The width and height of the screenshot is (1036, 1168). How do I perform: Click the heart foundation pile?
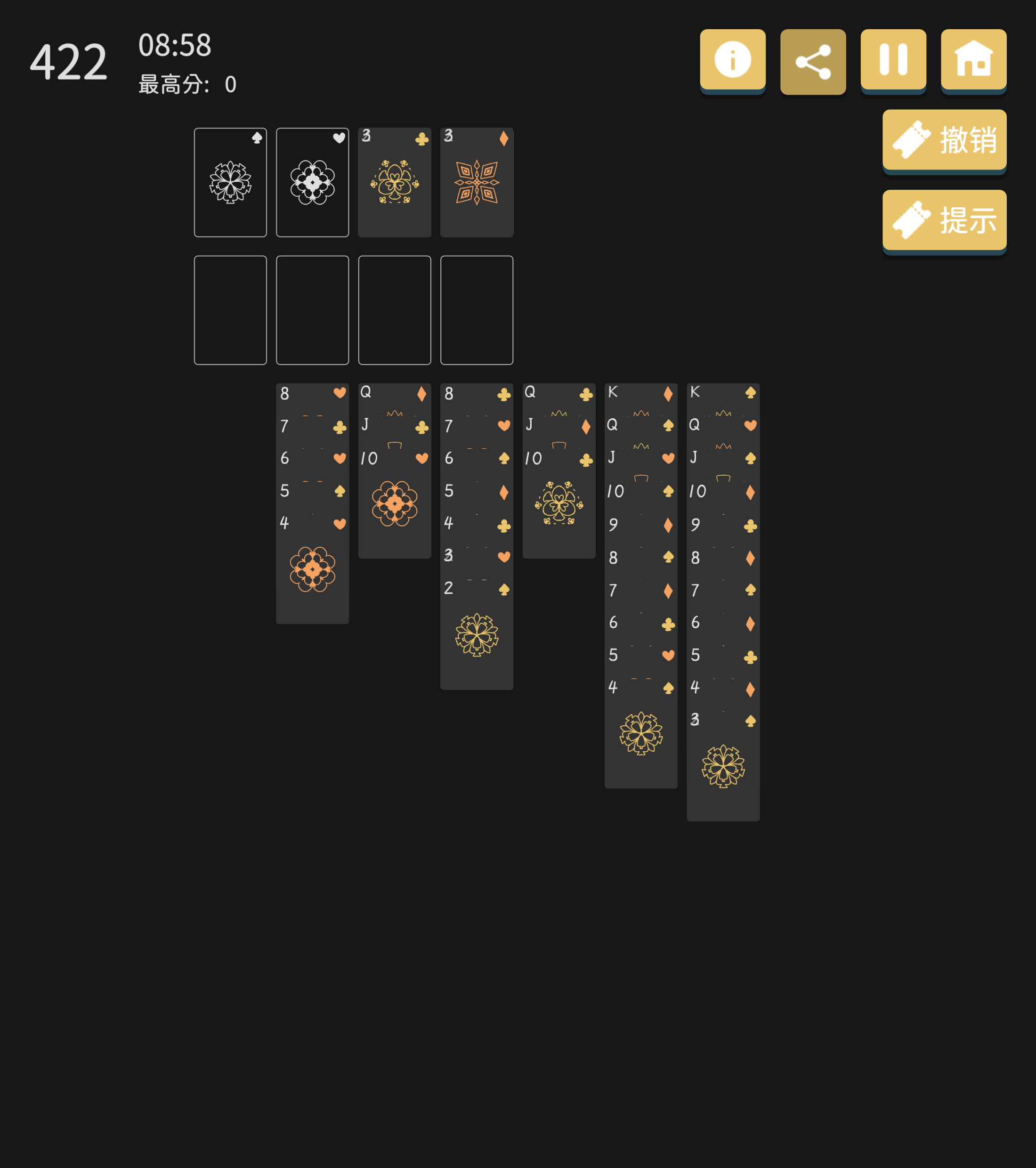click(x=313, y=182)
